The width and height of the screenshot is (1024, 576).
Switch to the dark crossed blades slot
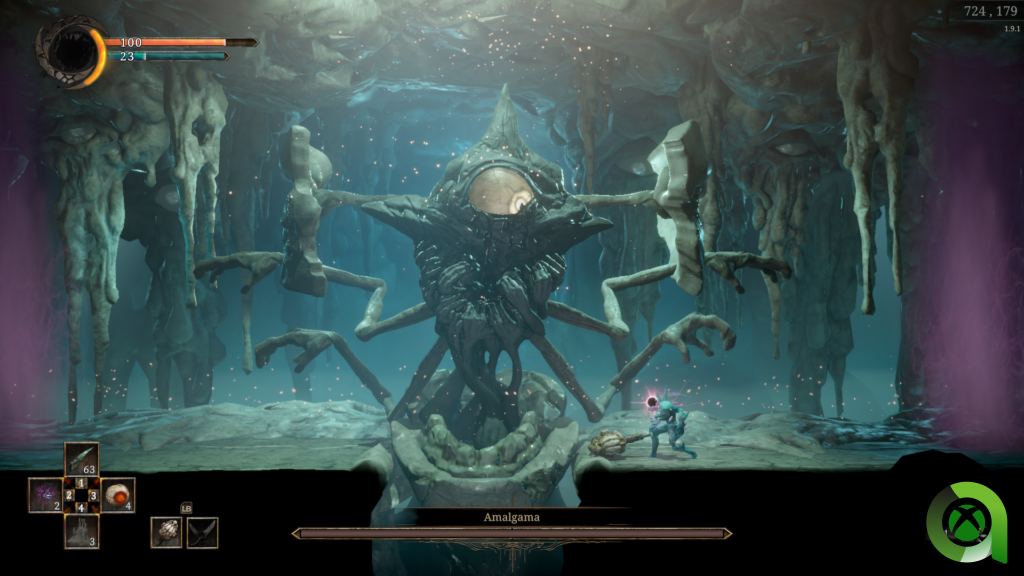[202, 532]
